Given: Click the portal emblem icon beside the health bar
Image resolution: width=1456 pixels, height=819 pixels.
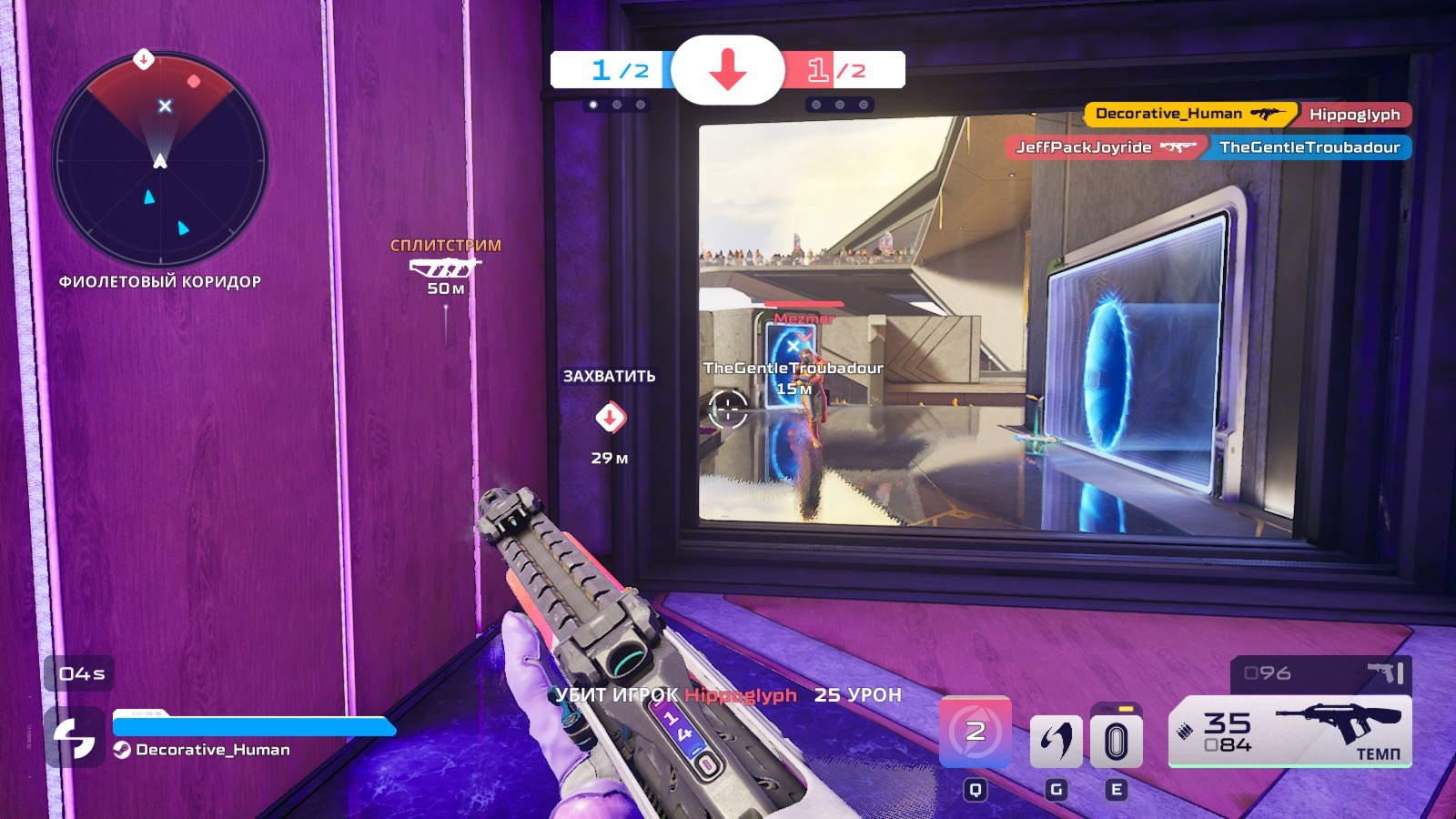Looking at the screenshot, I should pyautogui.click(x=74, y=737).
